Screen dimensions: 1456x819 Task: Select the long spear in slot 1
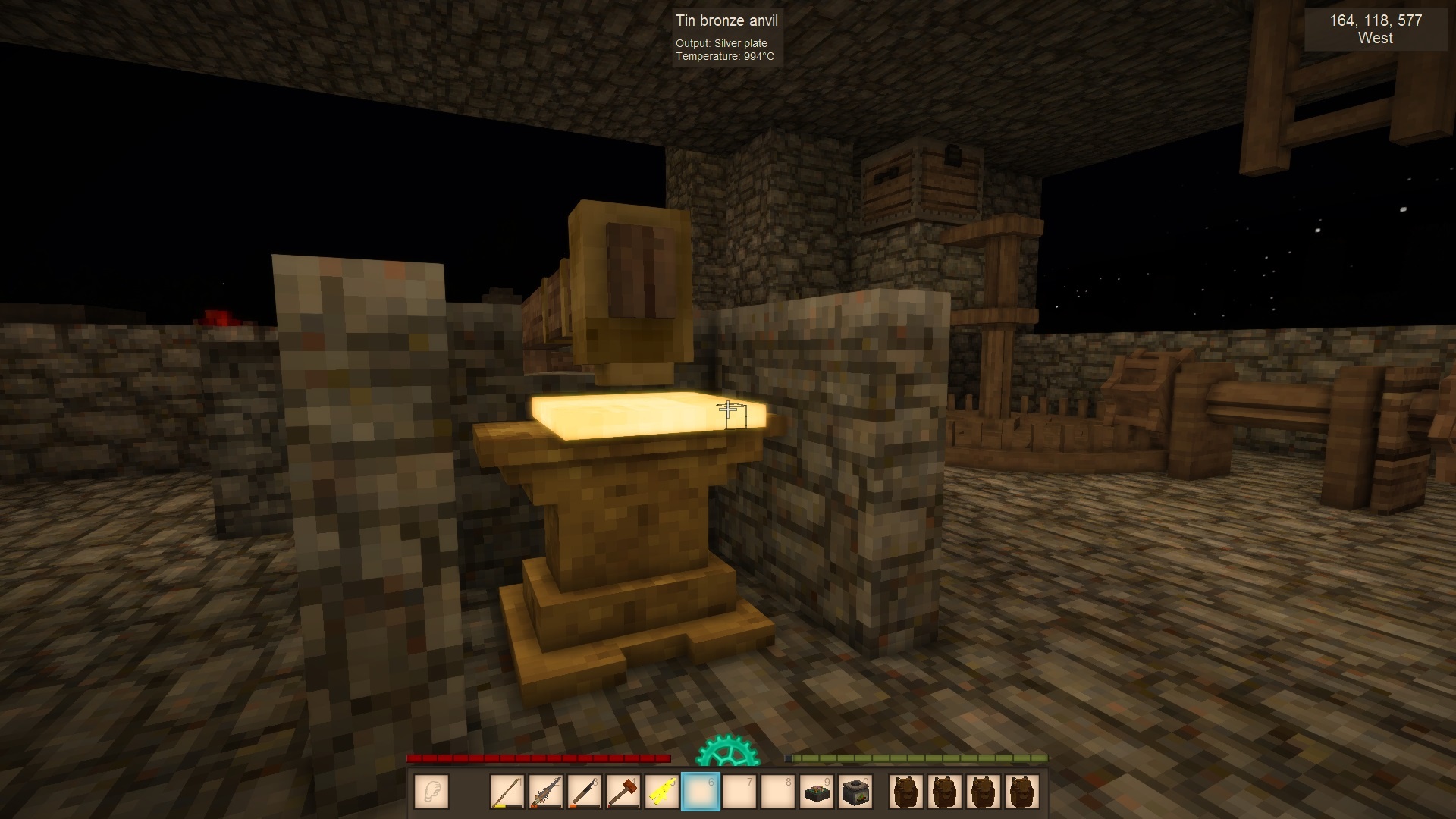(x=507, y=792)
